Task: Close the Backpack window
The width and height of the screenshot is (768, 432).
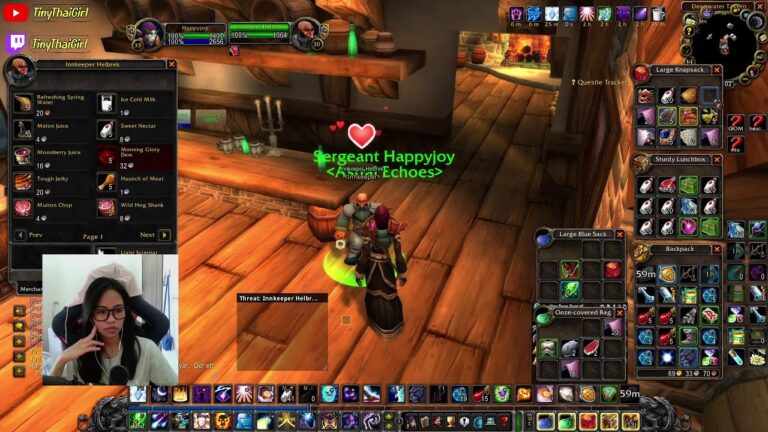Action: tap(714, 248)
